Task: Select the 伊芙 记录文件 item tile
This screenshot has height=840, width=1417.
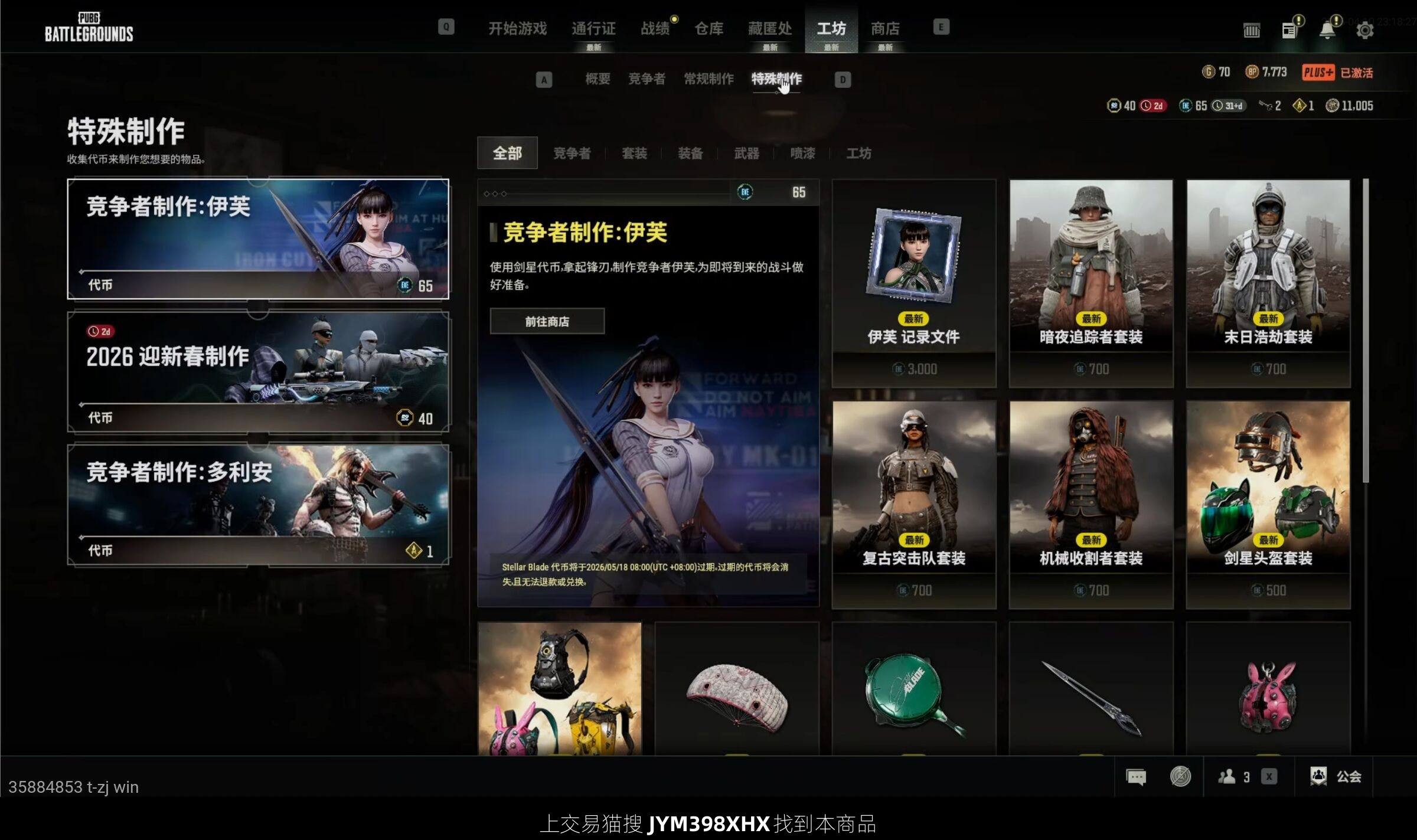Action: click(913, 283)
